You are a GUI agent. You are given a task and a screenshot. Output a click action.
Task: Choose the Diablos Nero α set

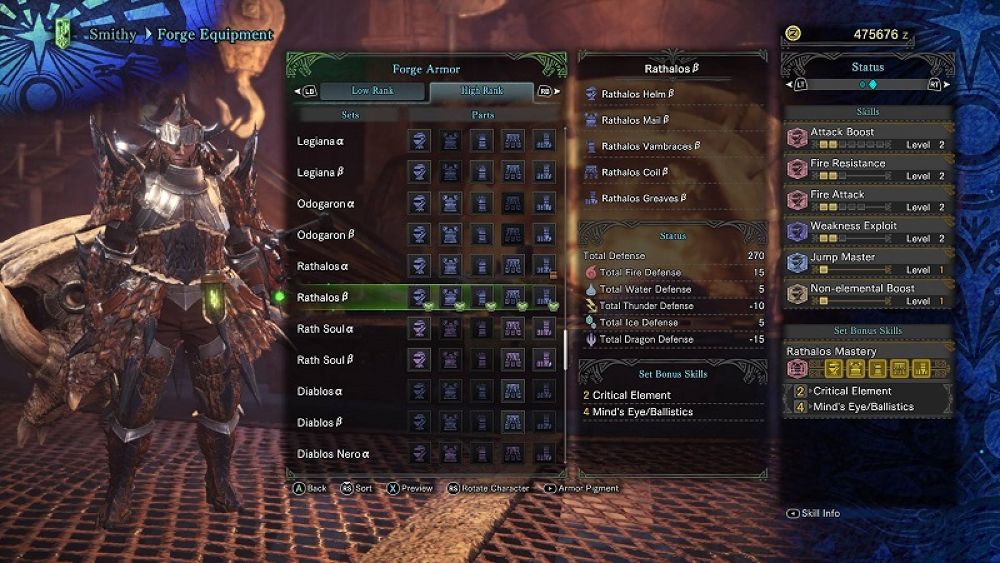point(333,454)
